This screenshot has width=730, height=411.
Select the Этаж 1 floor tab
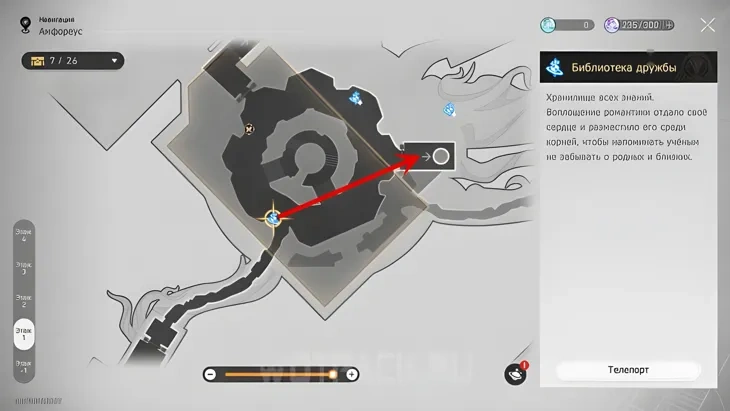pos(22,333)
